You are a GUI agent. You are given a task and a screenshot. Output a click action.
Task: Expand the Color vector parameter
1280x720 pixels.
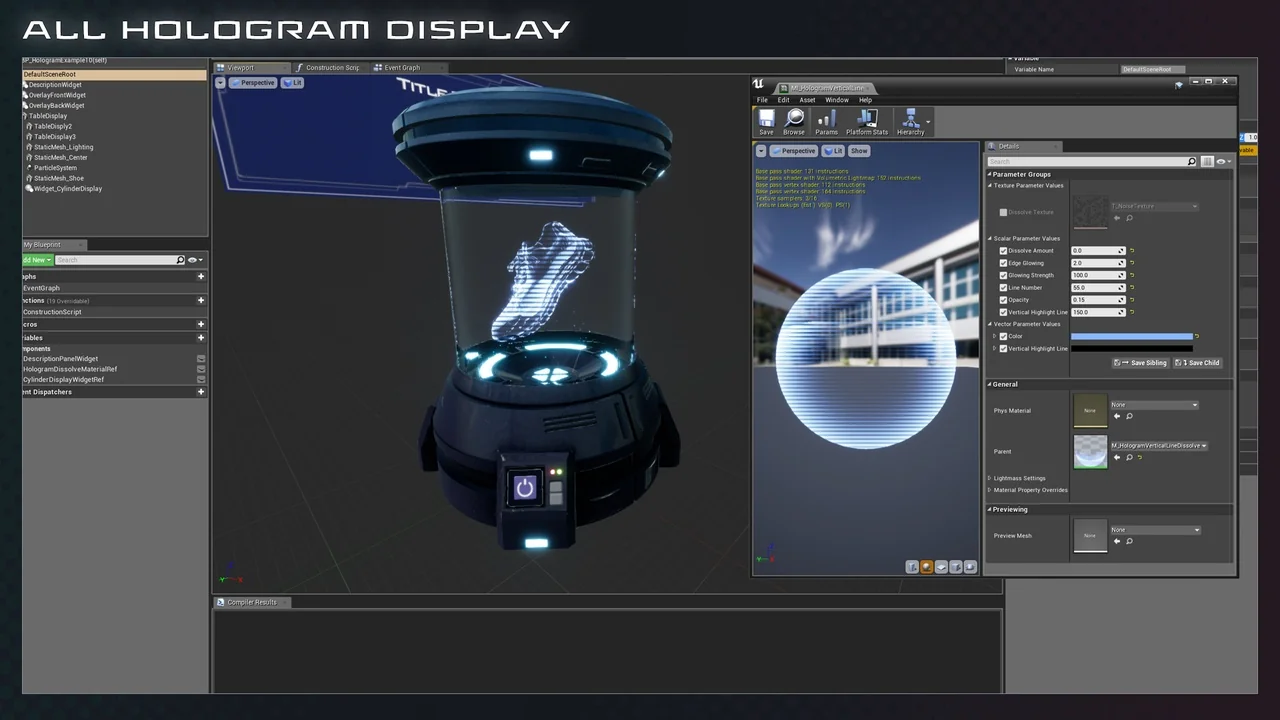pos(995,336)
